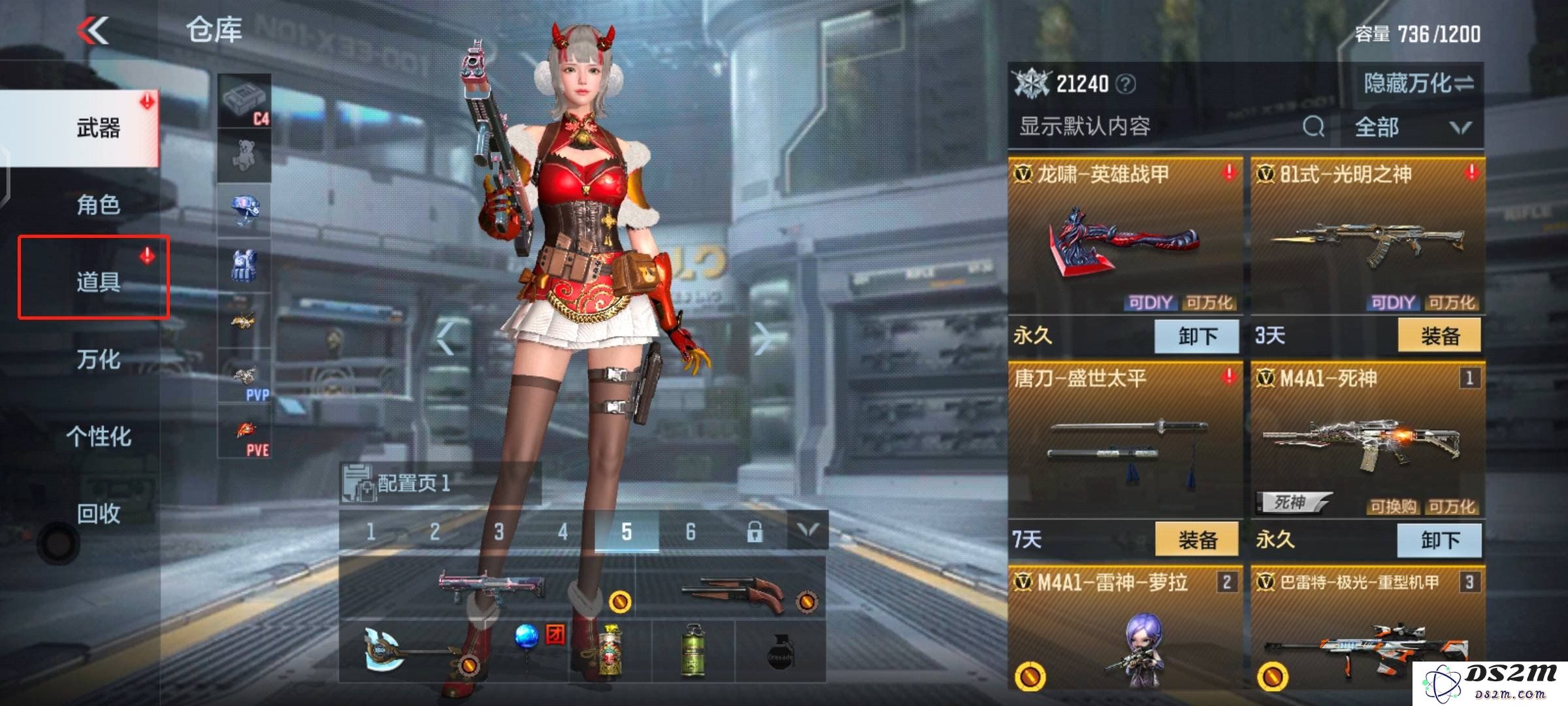
Task: Open the 全部 filter dropdown
Action: click(x=1411, y=127)
